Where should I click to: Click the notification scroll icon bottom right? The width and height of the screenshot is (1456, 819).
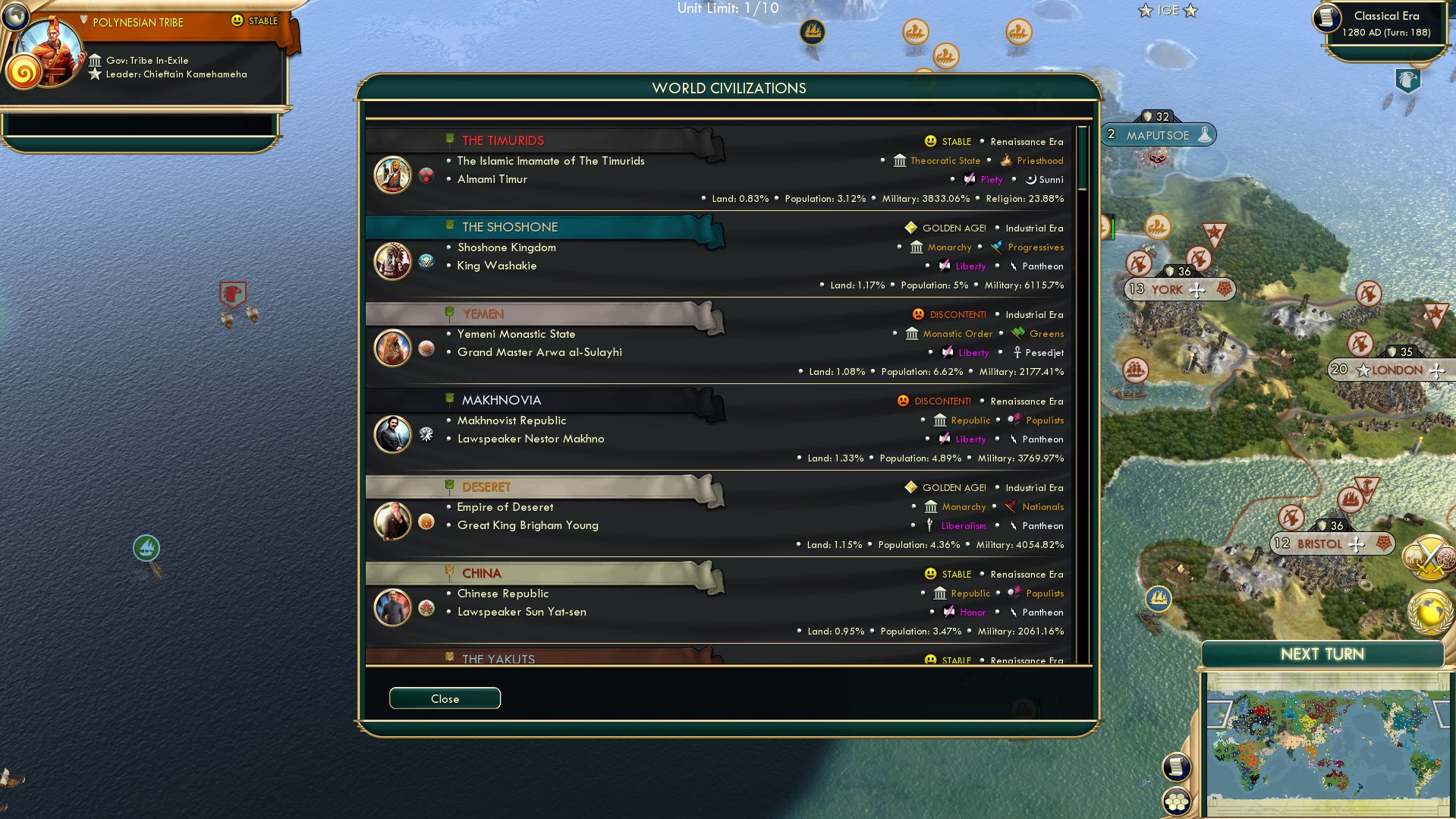[x=1176, y=767]
